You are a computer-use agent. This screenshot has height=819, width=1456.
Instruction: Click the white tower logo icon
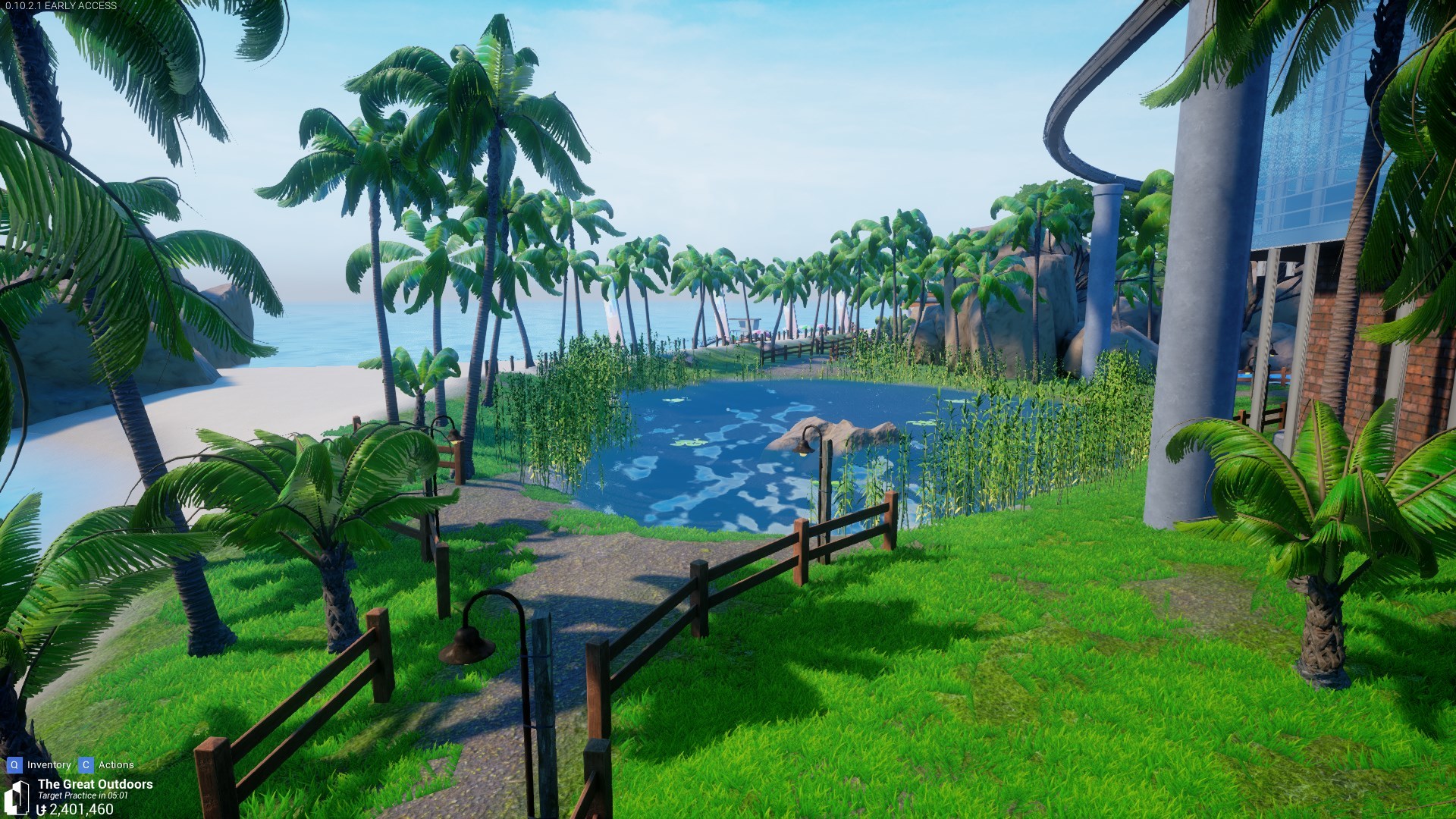coord(17,796)
